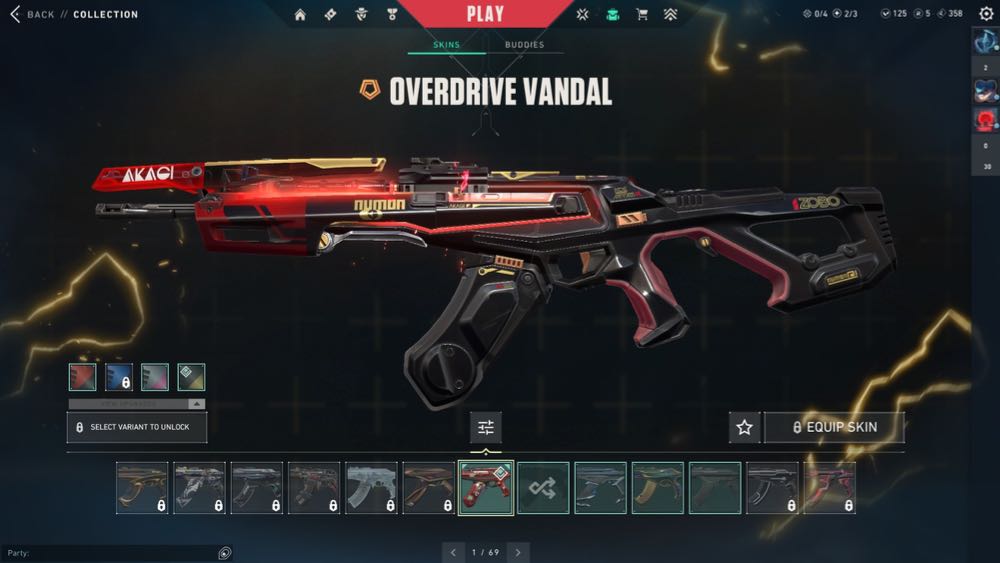Choose the pink-green gradient variant swatch
Screen dimensions: 1000x563
point(155,377)
